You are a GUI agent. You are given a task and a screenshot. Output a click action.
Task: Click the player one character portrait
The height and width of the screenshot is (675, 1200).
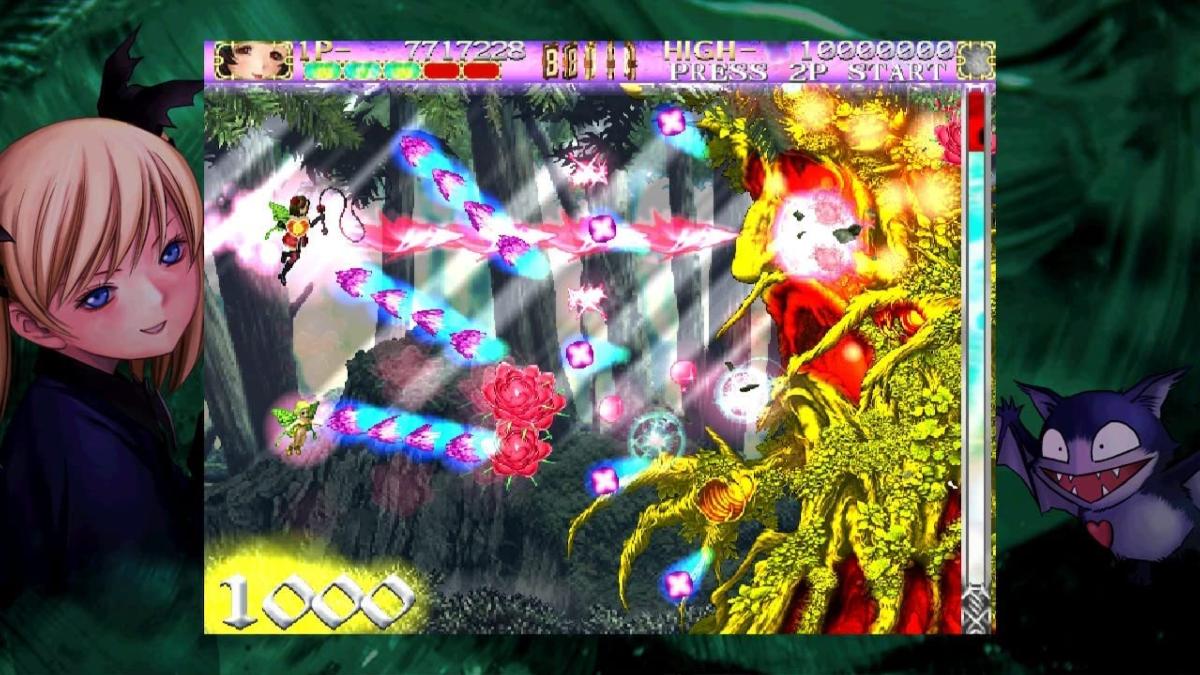pos(254,60)
